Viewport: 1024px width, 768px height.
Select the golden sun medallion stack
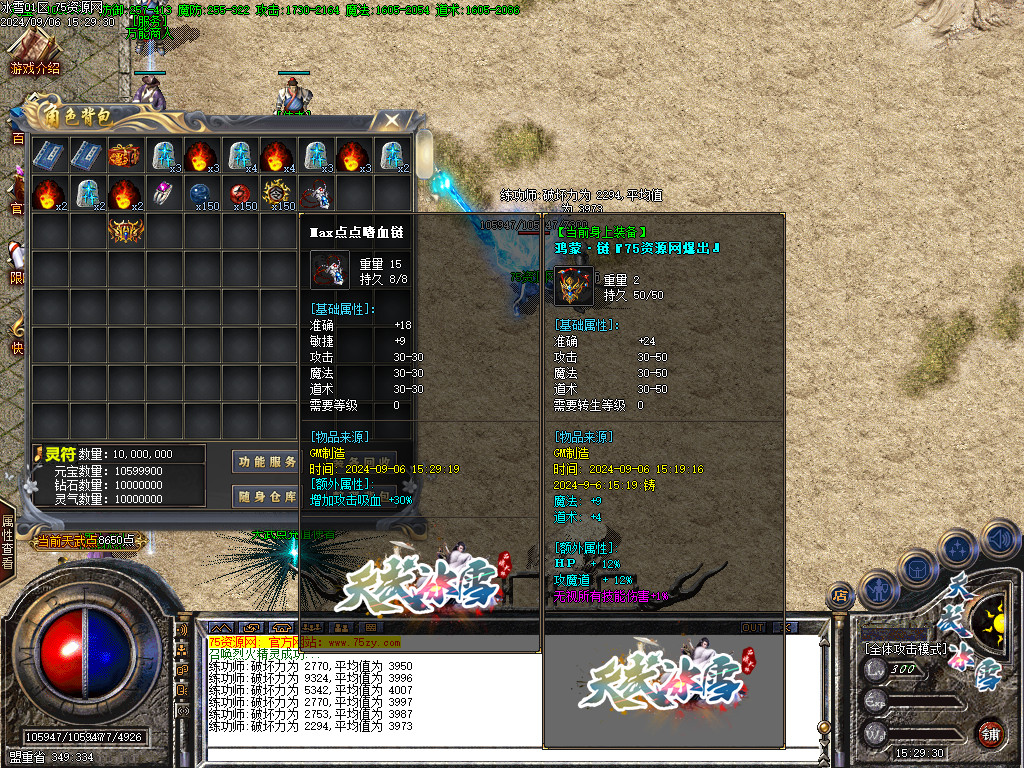(x=278, y=193)
